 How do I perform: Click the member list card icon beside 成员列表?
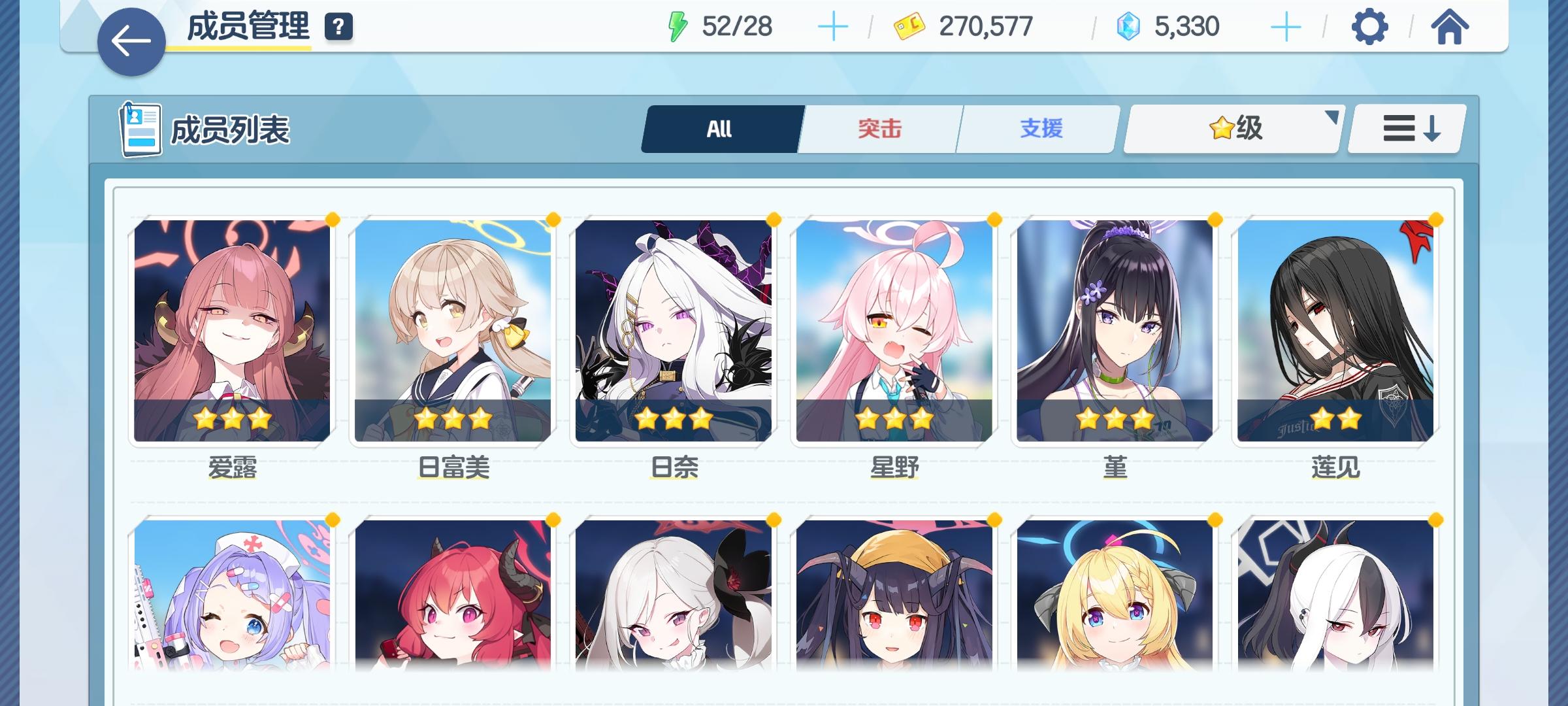(140, 128)
